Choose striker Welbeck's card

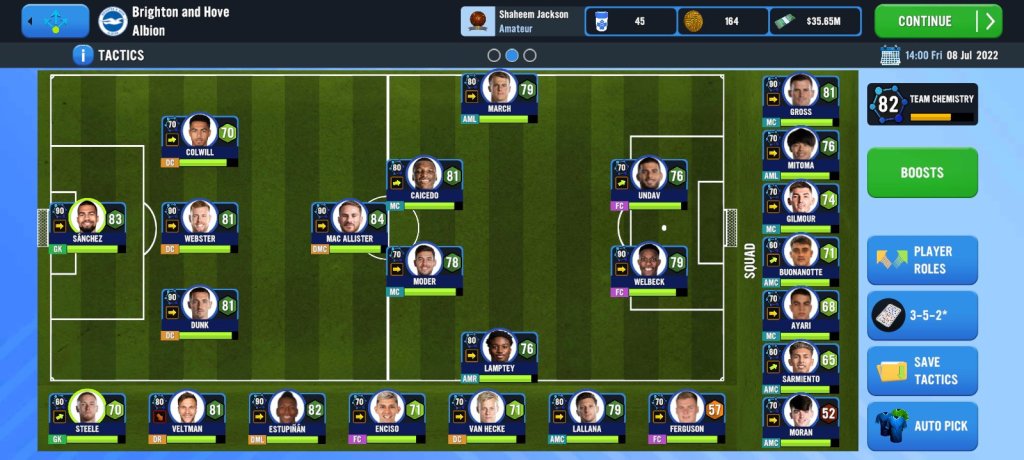[x=649, y=269]
